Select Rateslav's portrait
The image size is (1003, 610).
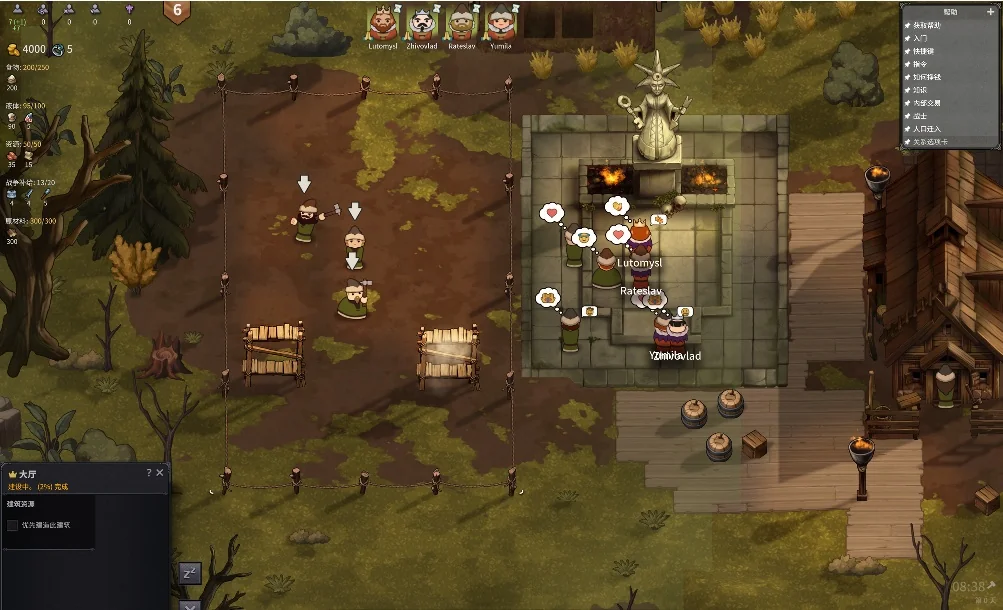pos(461,23)
